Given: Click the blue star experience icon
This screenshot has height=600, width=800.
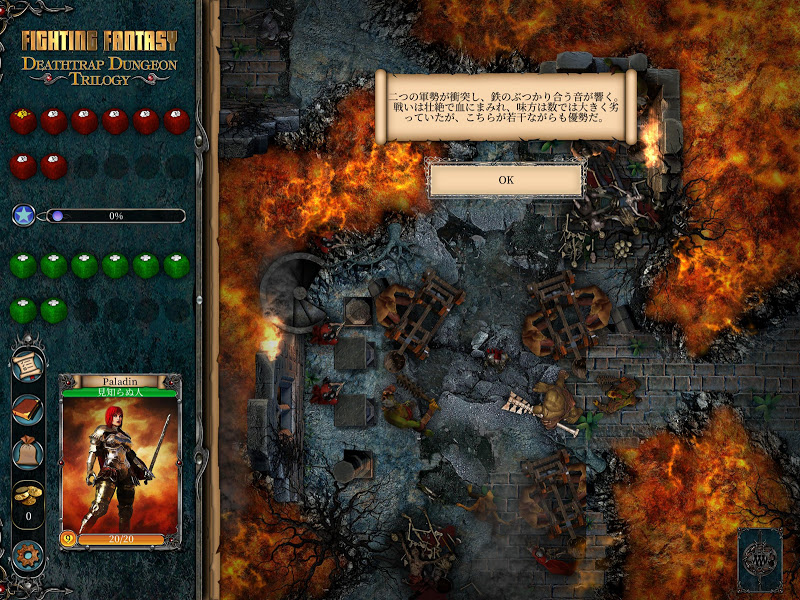Looking at the screenshot, I should (x=25, y=215).
